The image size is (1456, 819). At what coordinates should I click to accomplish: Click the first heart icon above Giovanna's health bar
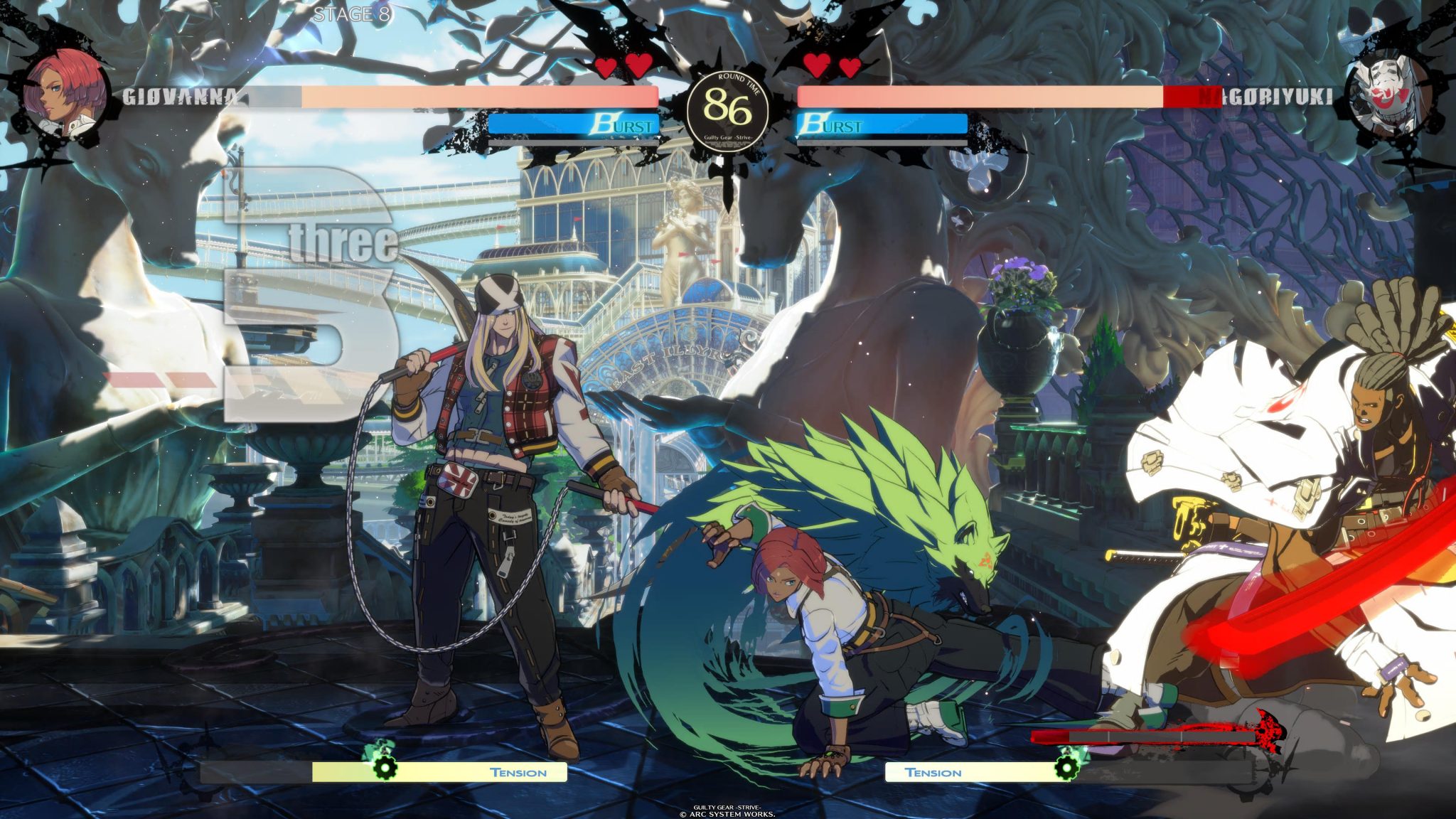[x=607, y=66]
